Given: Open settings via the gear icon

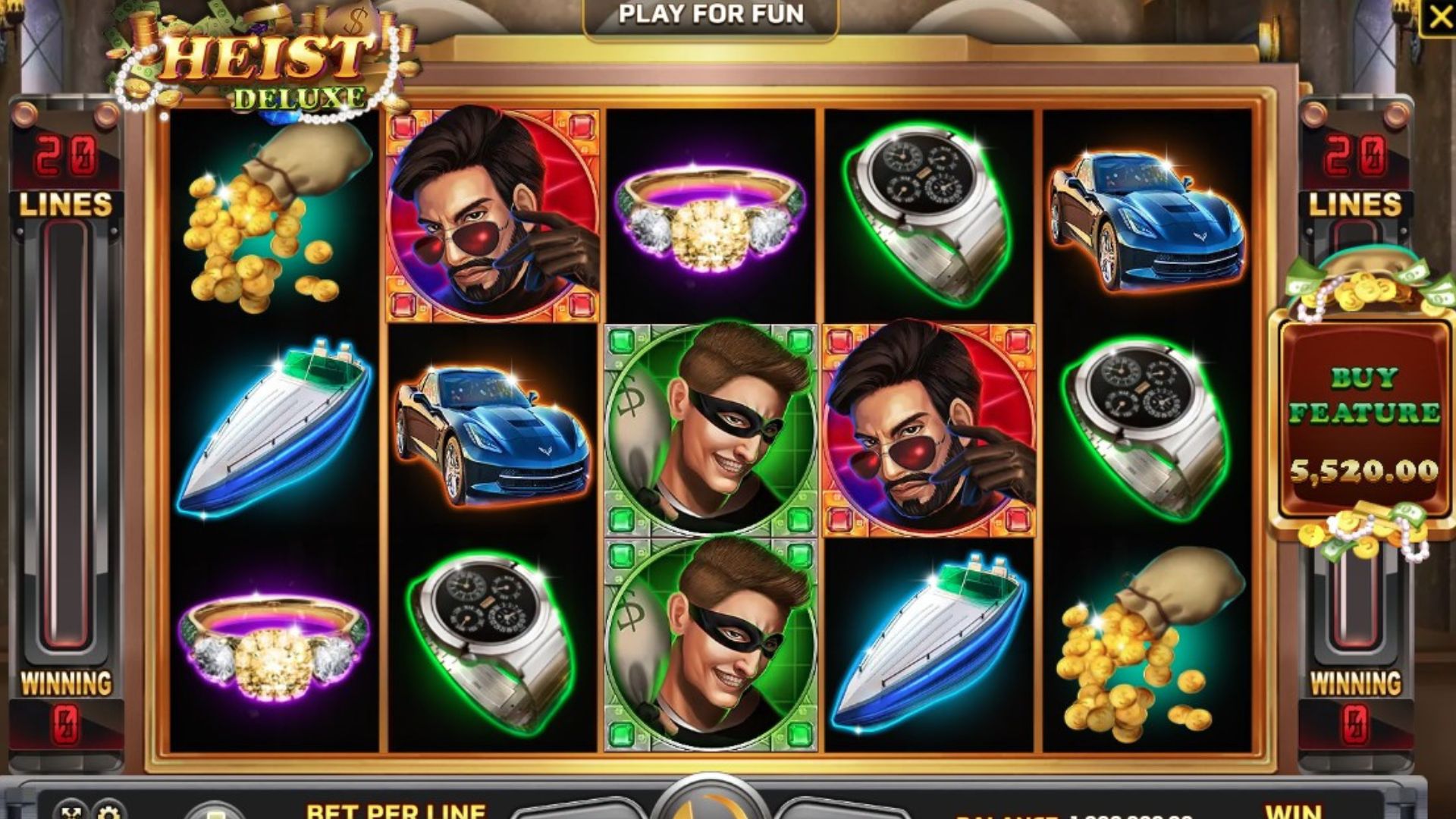Looking at the screenshot, I should [x=109, y=811].
